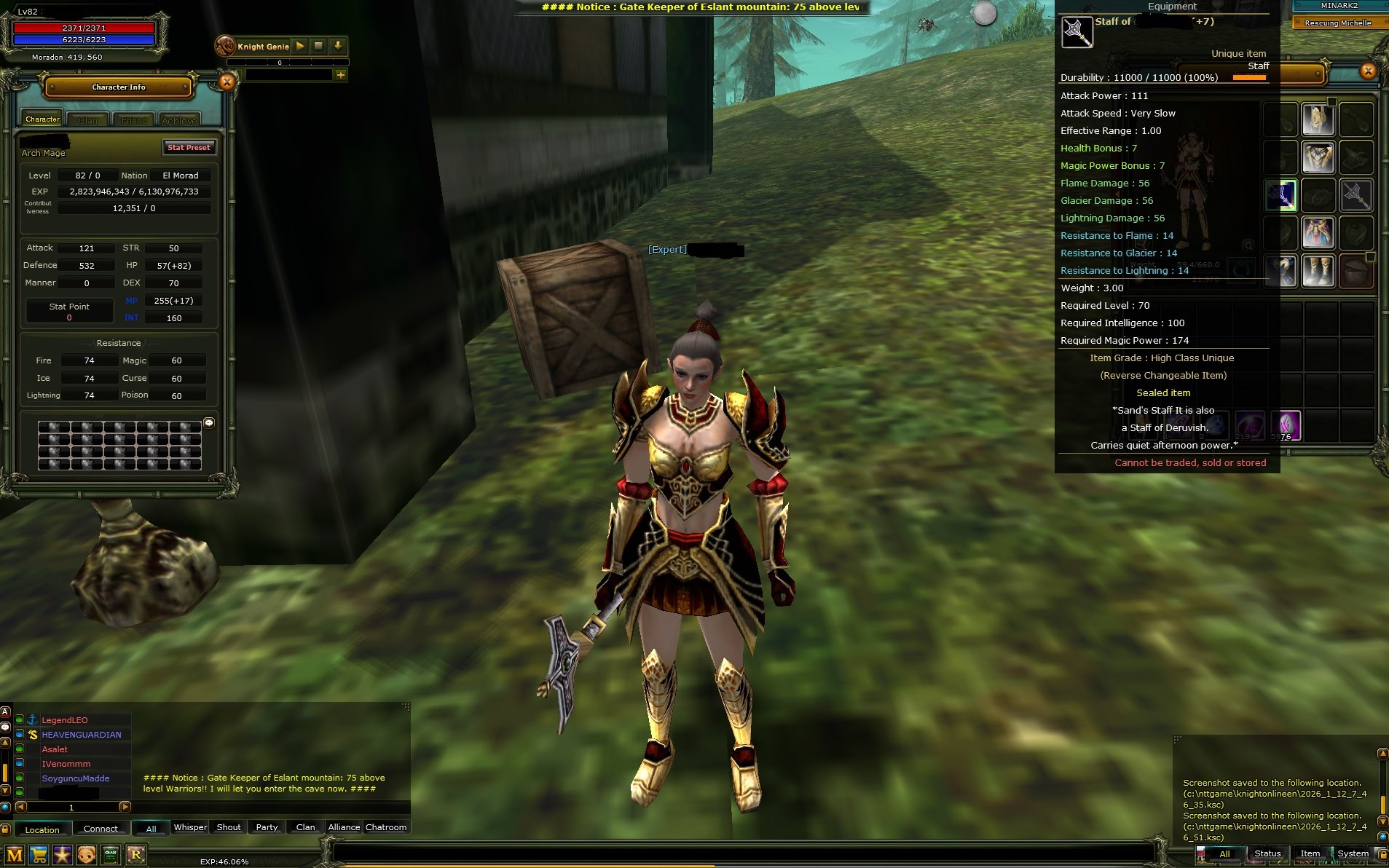Viewport: 1389px width, 868px height.
Task: Toggle the blue orb above the System tab
Action: tap(1382, 839)
